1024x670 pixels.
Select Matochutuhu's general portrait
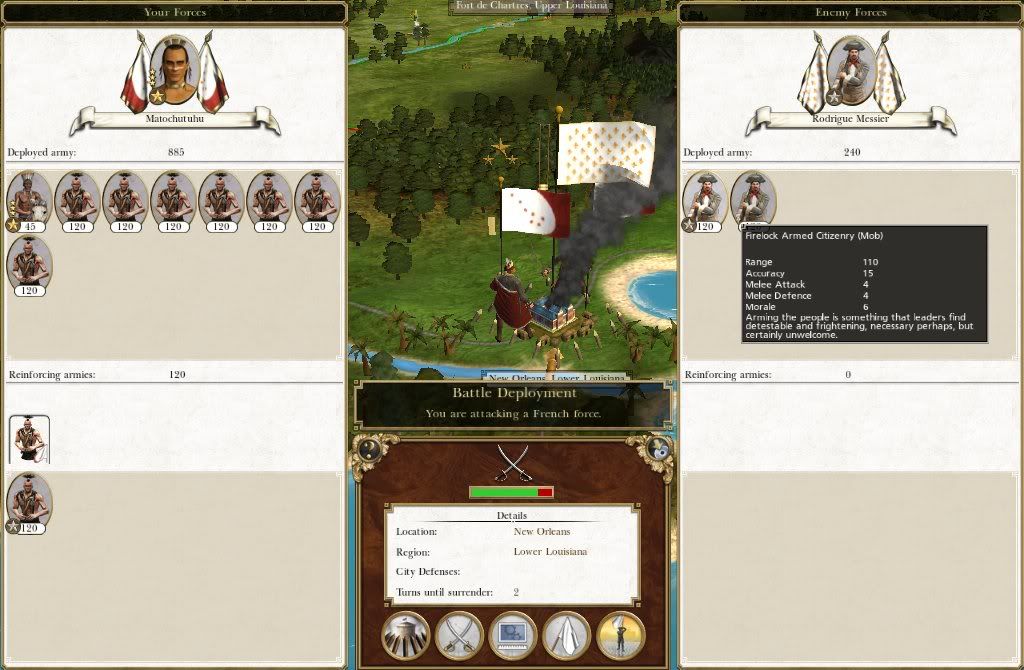(175, 72)
